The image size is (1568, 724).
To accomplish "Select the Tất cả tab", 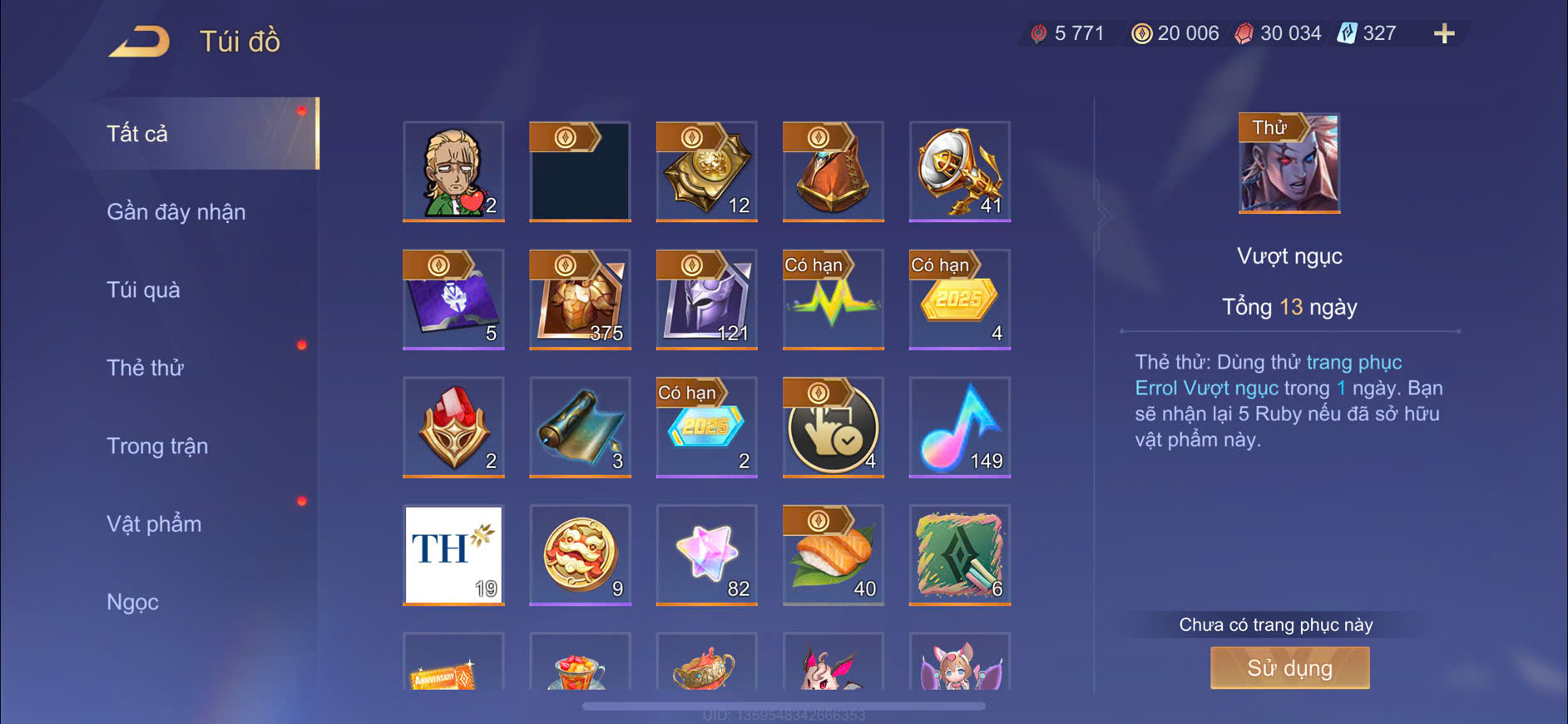I will [137, 134].
